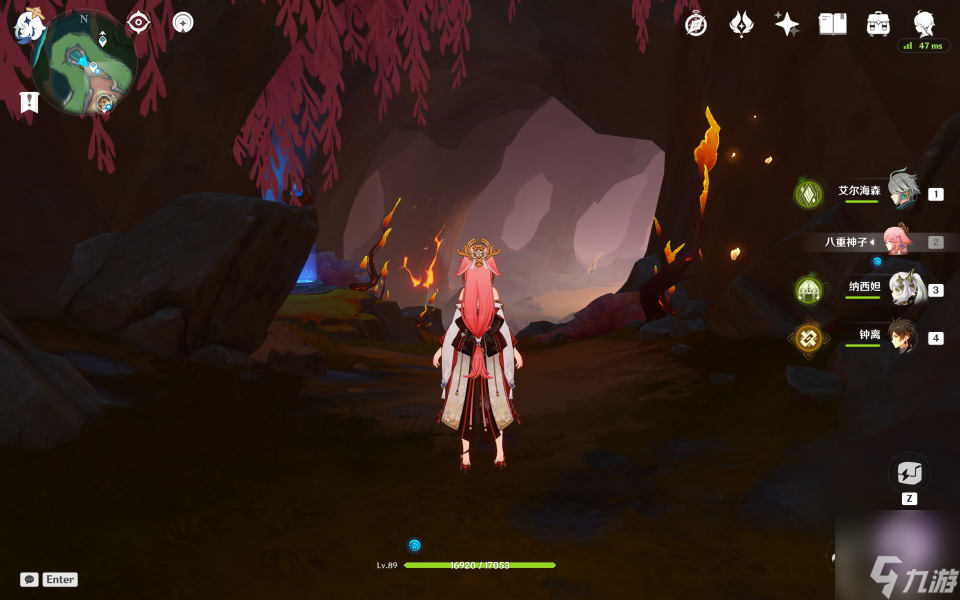Click the round signal icon beside the eye
960x600 pixels.
point(183,22)
